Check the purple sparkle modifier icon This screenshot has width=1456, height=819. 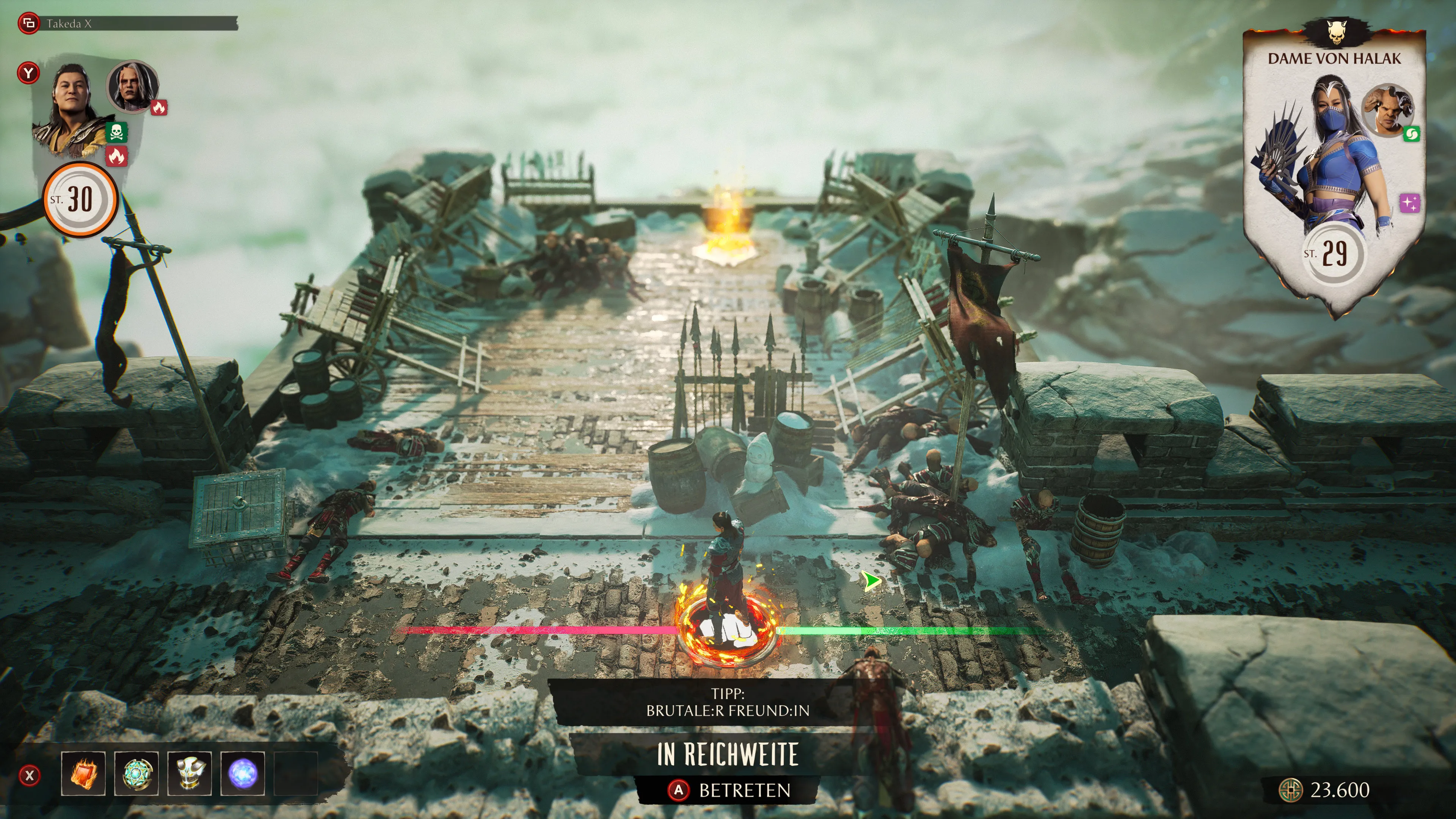[x=1410, y=203]
